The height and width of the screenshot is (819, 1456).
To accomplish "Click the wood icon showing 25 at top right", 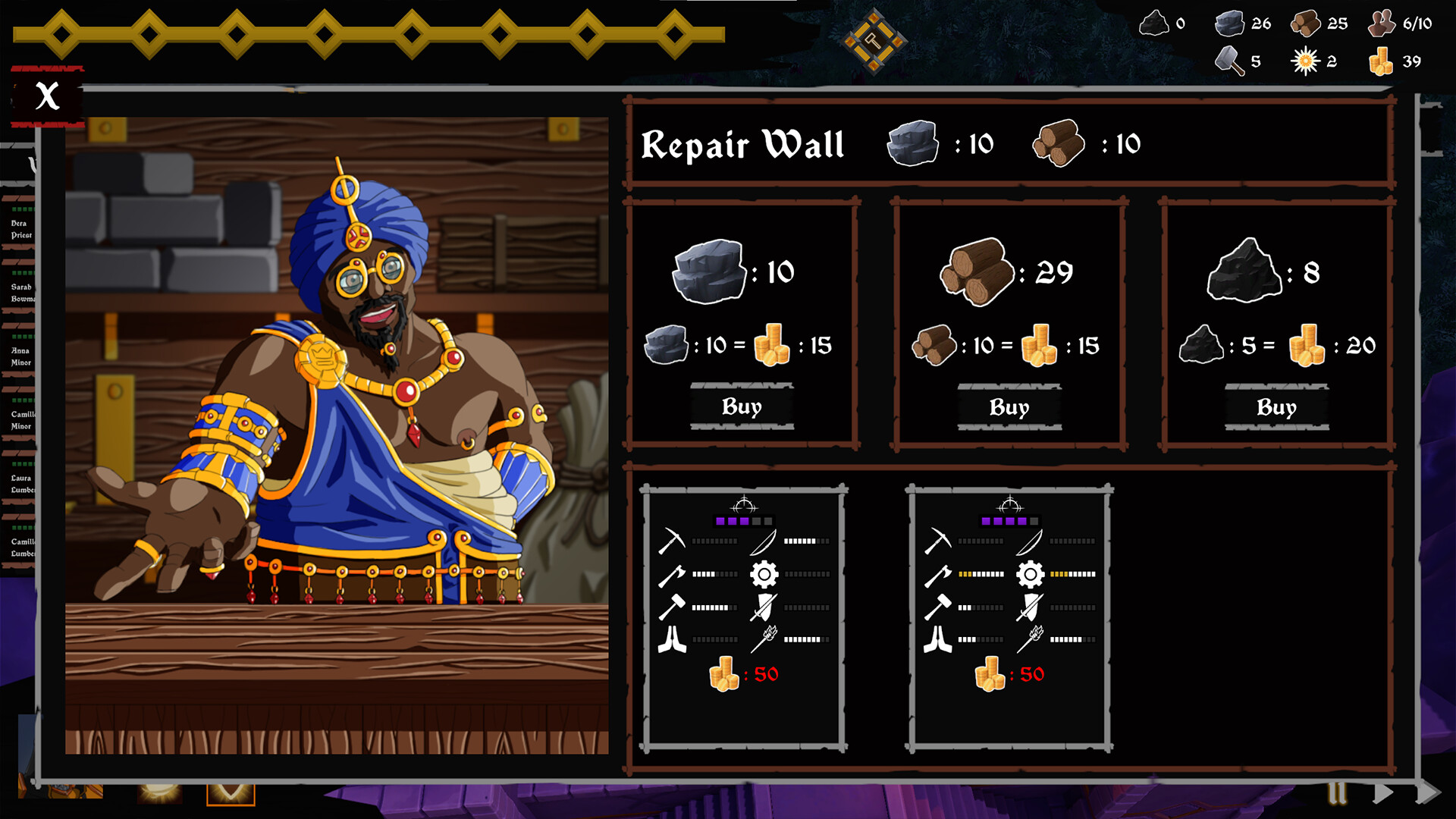I will (x=1307, y=23).
